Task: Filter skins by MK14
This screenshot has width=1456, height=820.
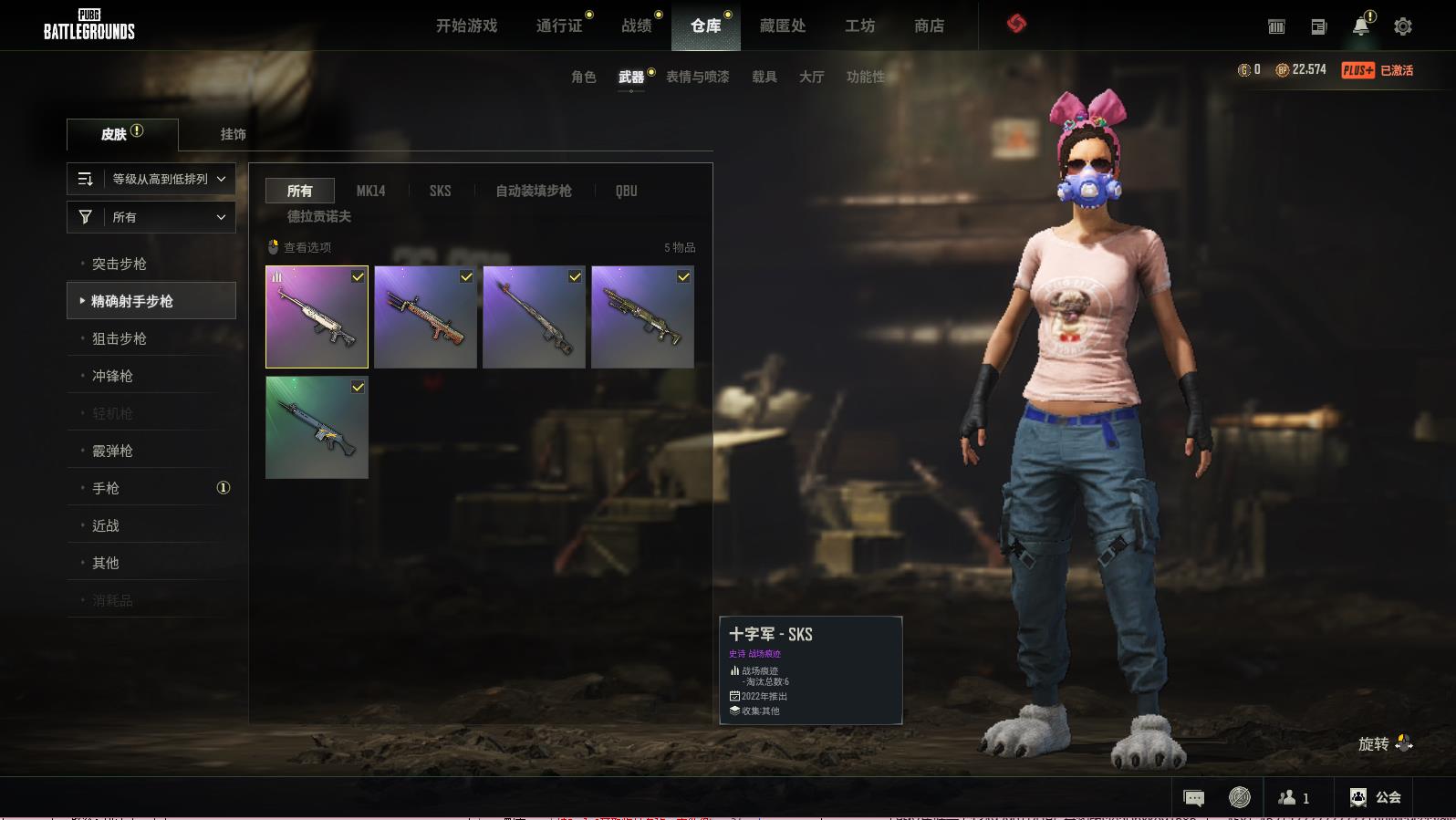Action: (370, 191)
